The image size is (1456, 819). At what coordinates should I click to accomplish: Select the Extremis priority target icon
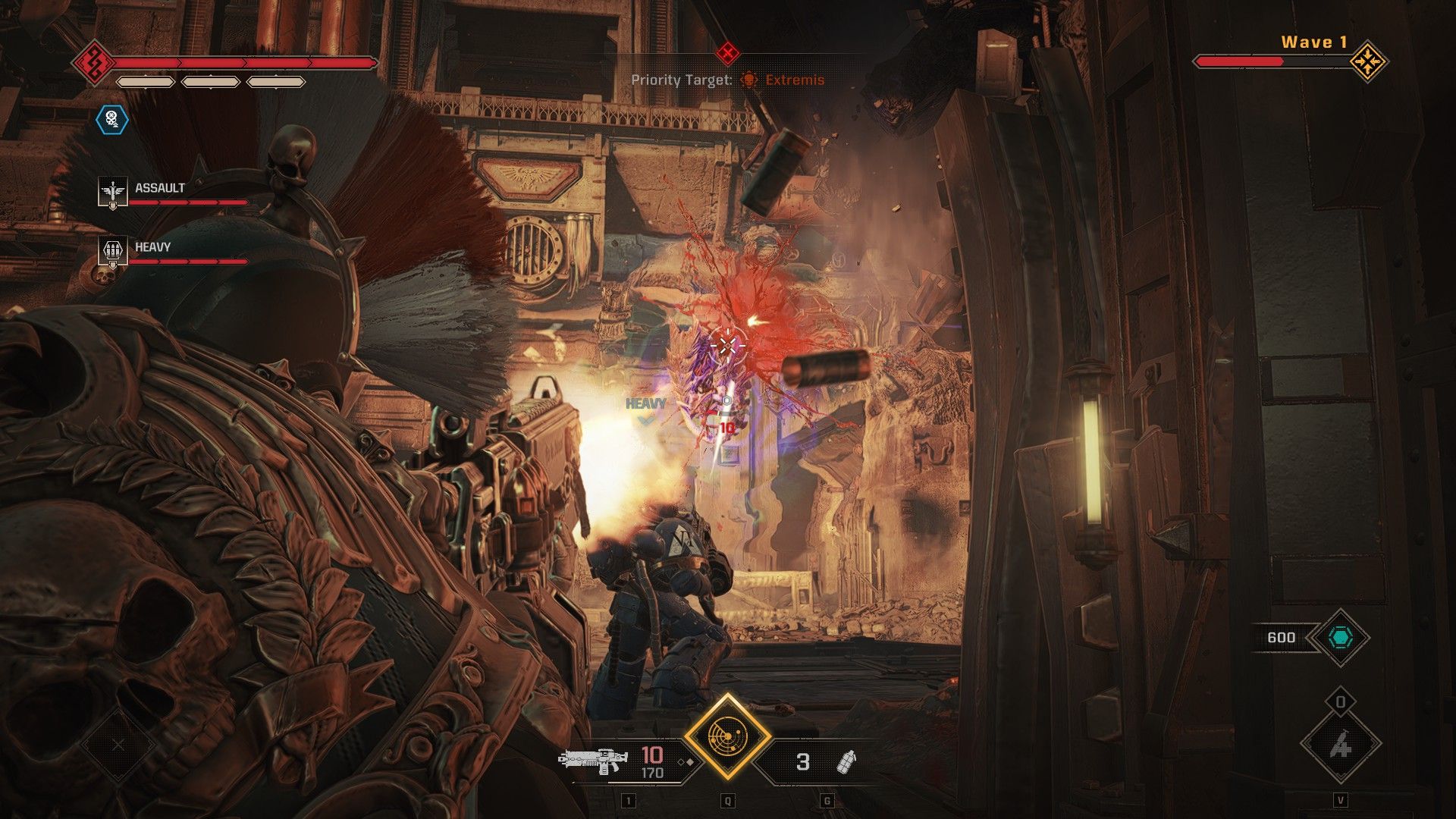pos(748,80)
